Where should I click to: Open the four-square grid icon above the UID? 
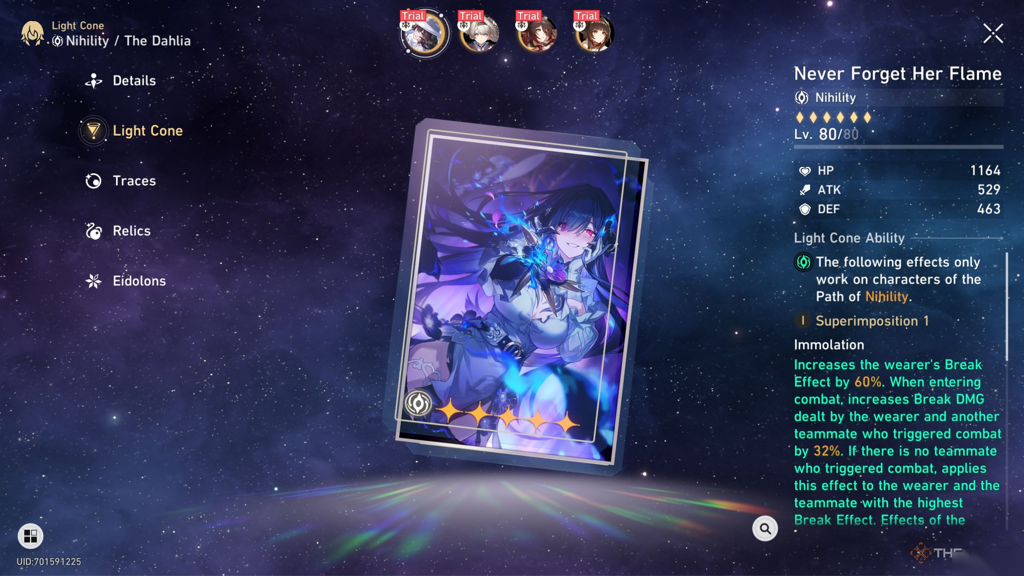pyautogui.click(x=30, y=537)
